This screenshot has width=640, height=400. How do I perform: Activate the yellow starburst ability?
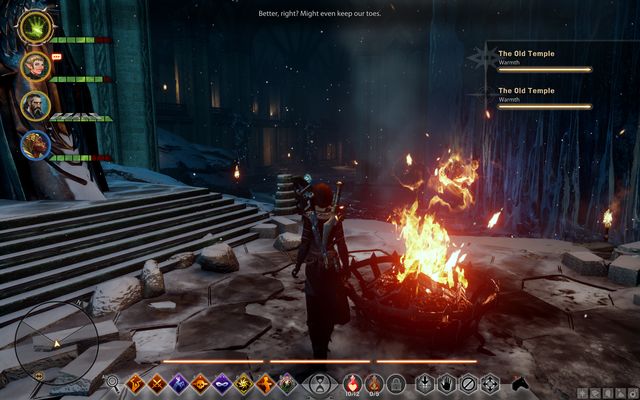[x=243, y=382]
